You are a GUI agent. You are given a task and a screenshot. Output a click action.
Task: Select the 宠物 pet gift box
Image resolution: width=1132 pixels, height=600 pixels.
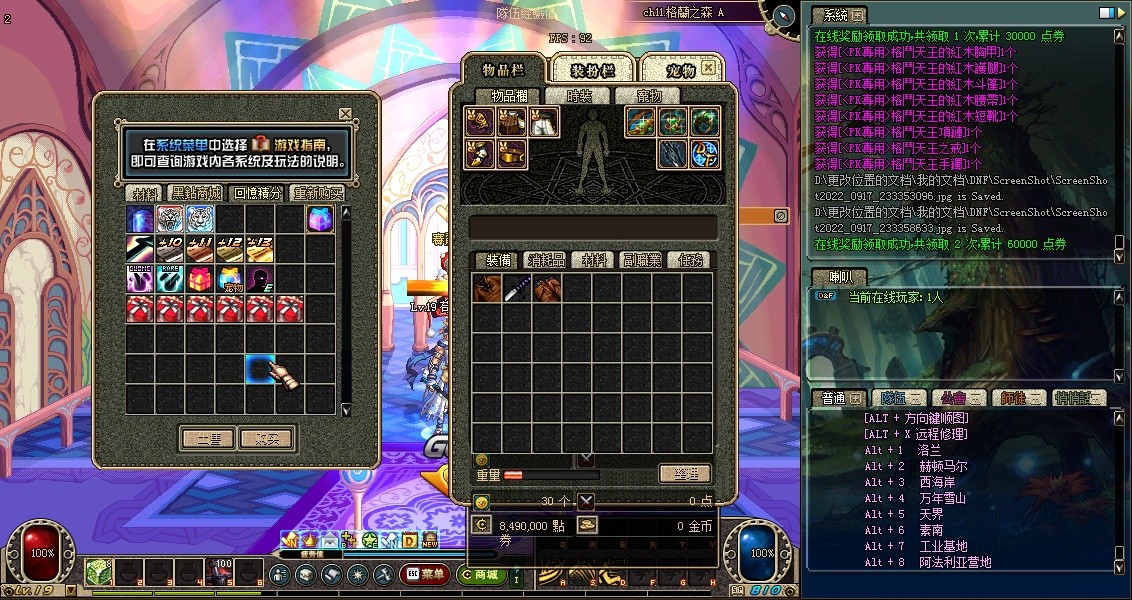(231, 279)
